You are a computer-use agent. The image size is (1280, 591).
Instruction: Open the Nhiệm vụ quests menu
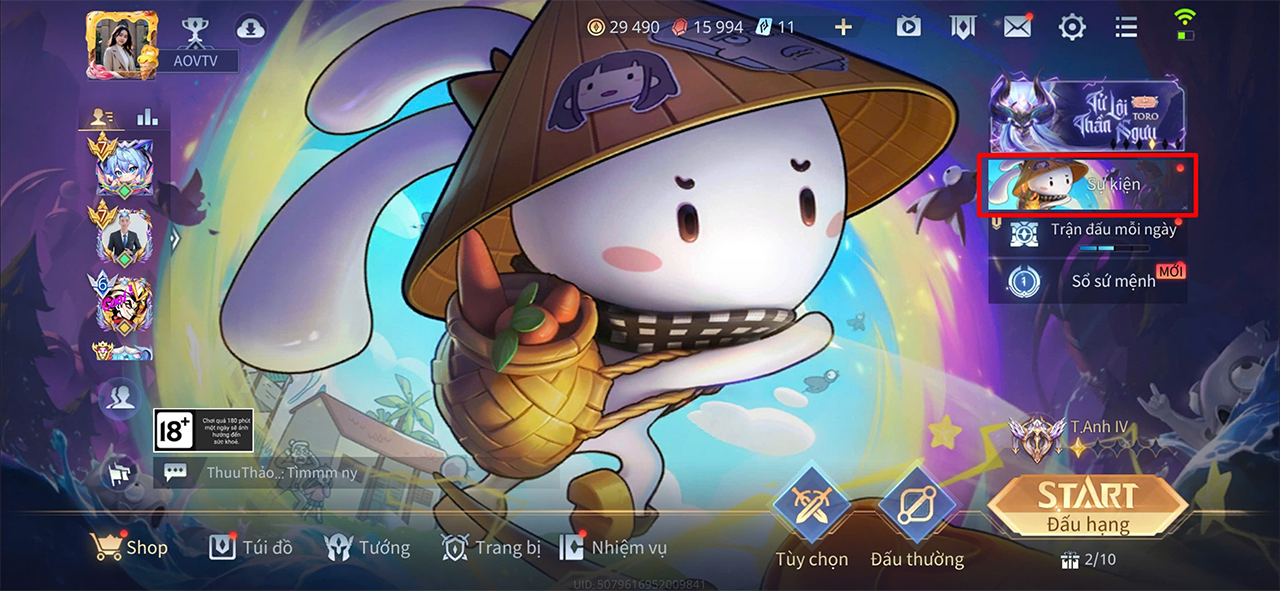(x=613, y=547)
